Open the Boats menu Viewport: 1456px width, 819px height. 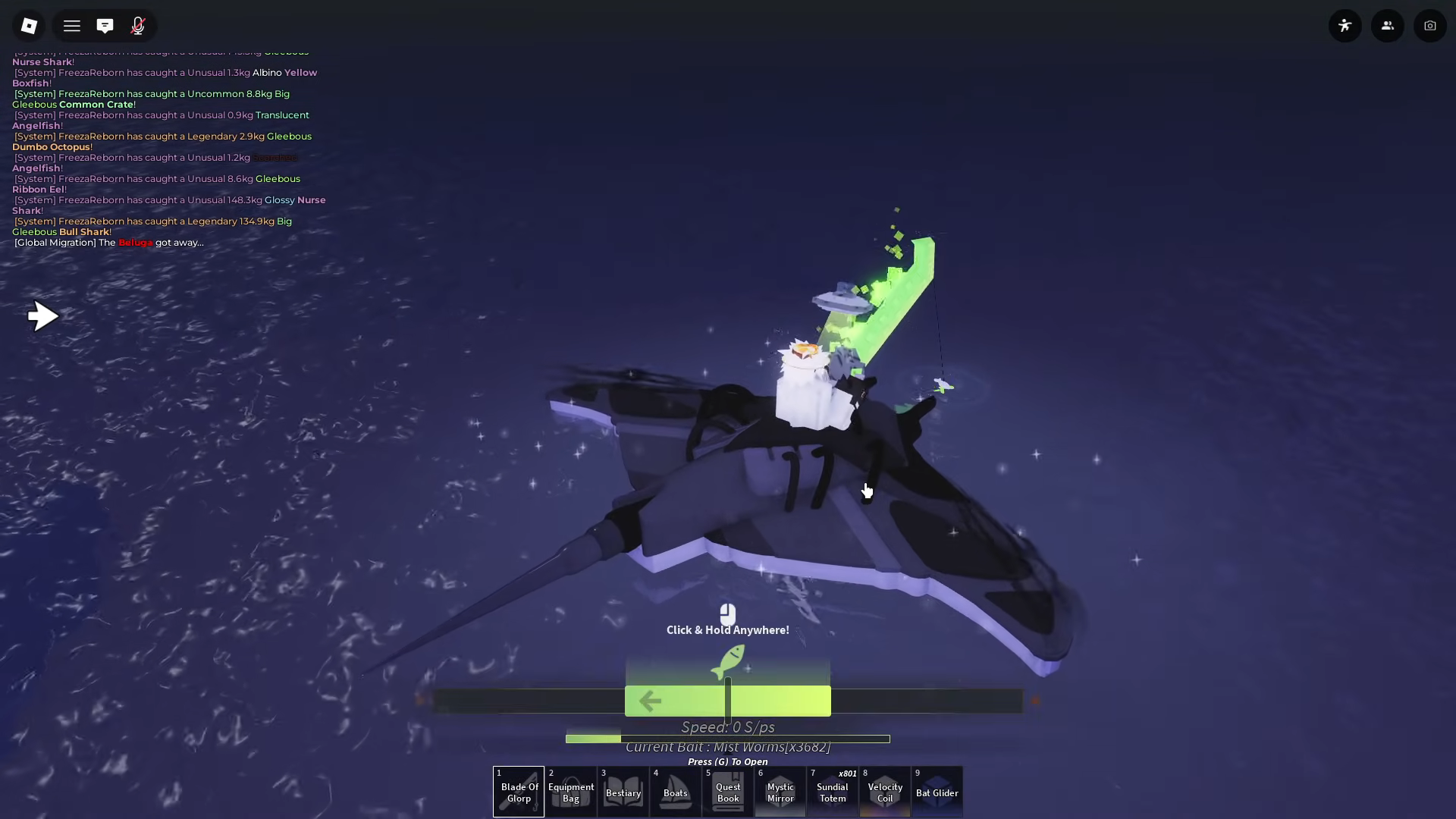point(675,791)
